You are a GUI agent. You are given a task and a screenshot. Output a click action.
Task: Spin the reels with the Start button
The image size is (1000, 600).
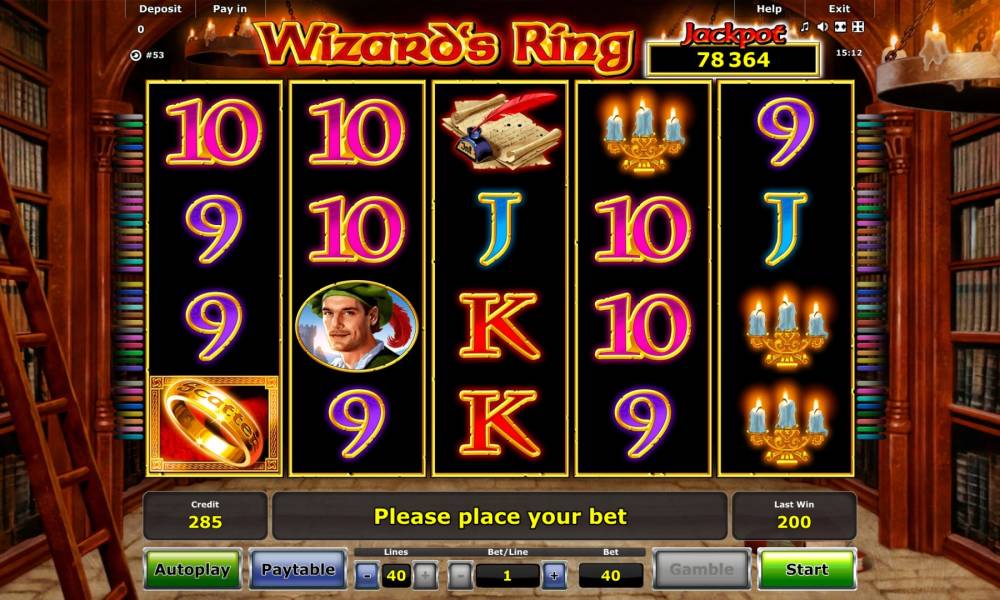tap(806, 569)
